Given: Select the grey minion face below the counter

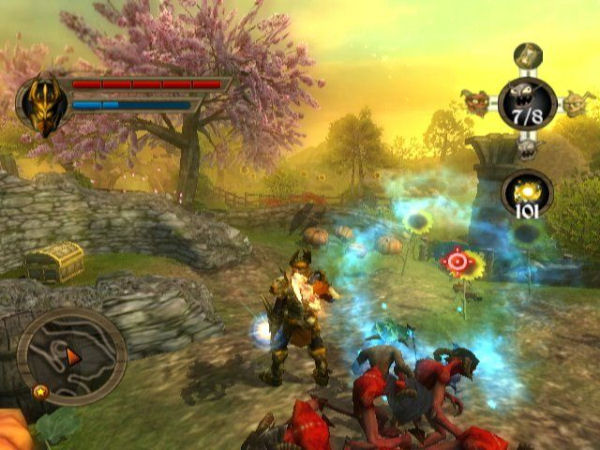Looking at the screenshot, I should [x=527, y=147].
